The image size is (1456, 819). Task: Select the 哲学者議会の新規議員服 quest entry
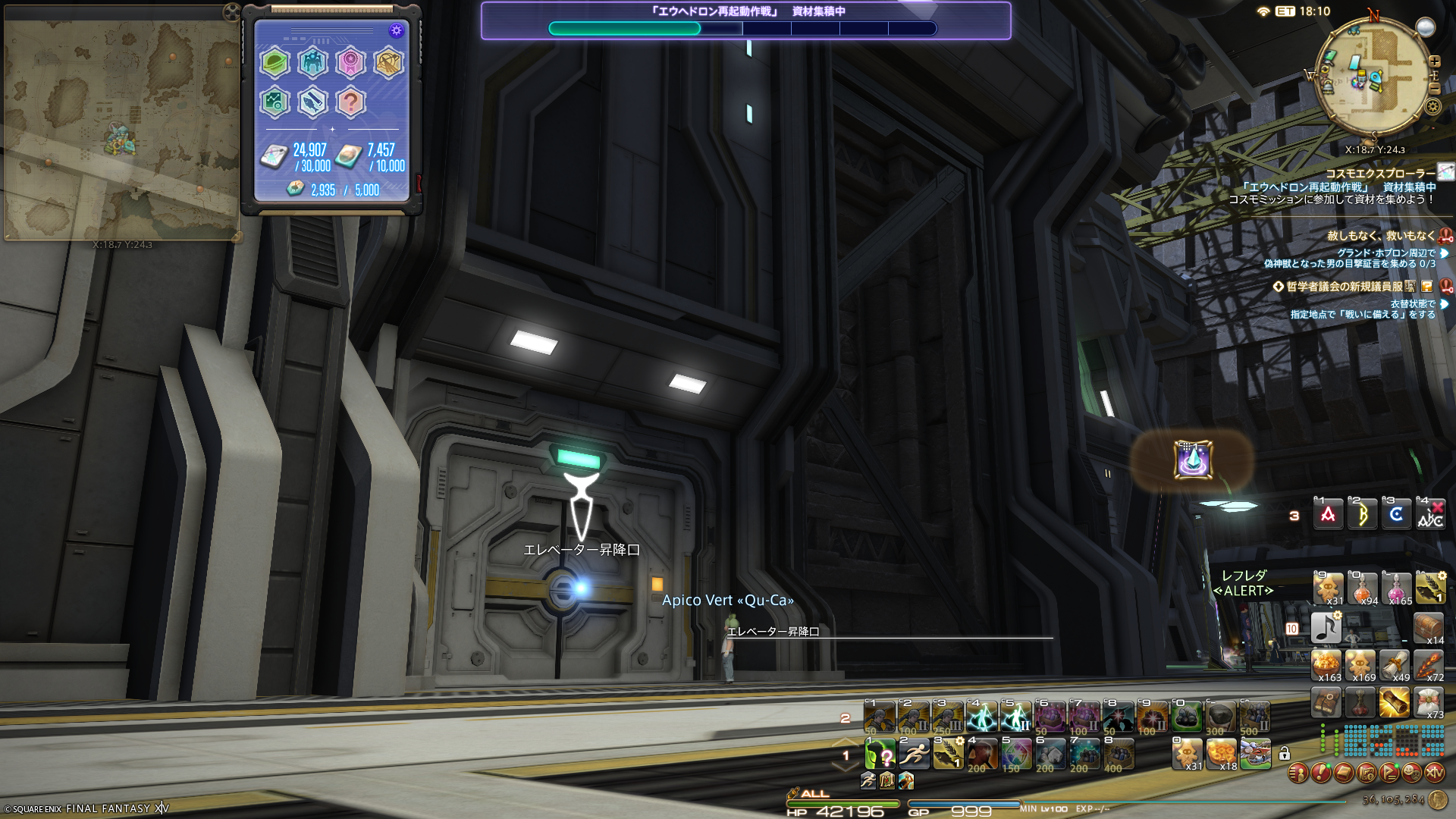point(1344,287)
